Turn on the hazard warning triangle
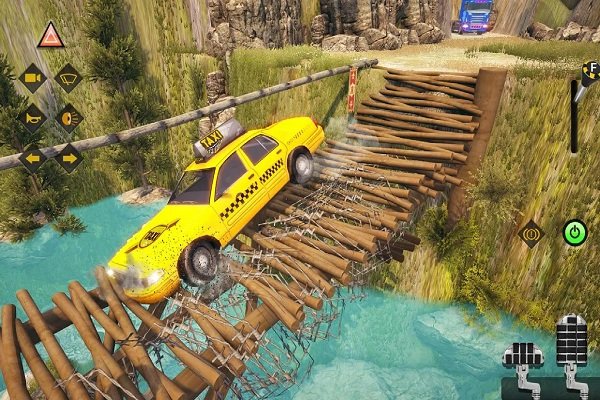 pos(50,37)
